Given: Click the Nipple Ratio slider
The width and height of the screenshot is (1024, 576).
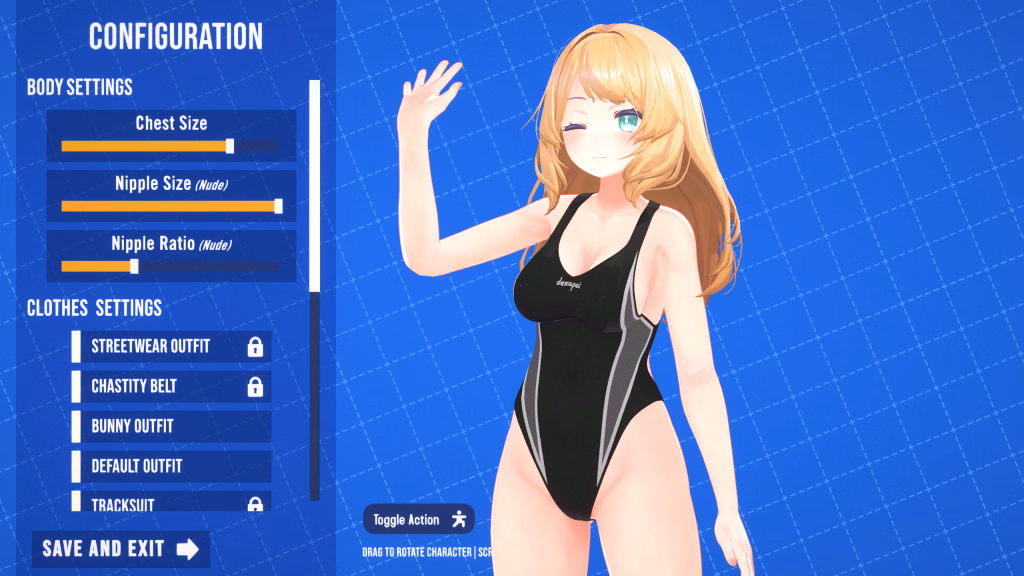Looking at the screenshot, I should (170, 266).
